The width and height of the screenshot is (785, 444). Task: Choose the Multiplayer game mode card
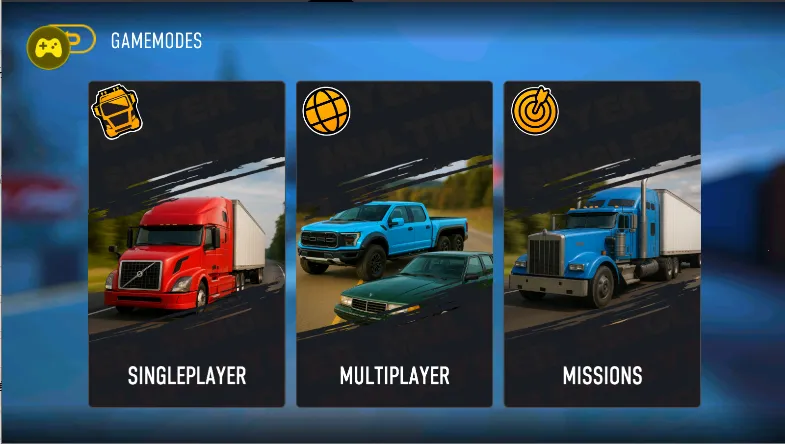(x=394, y=244)
